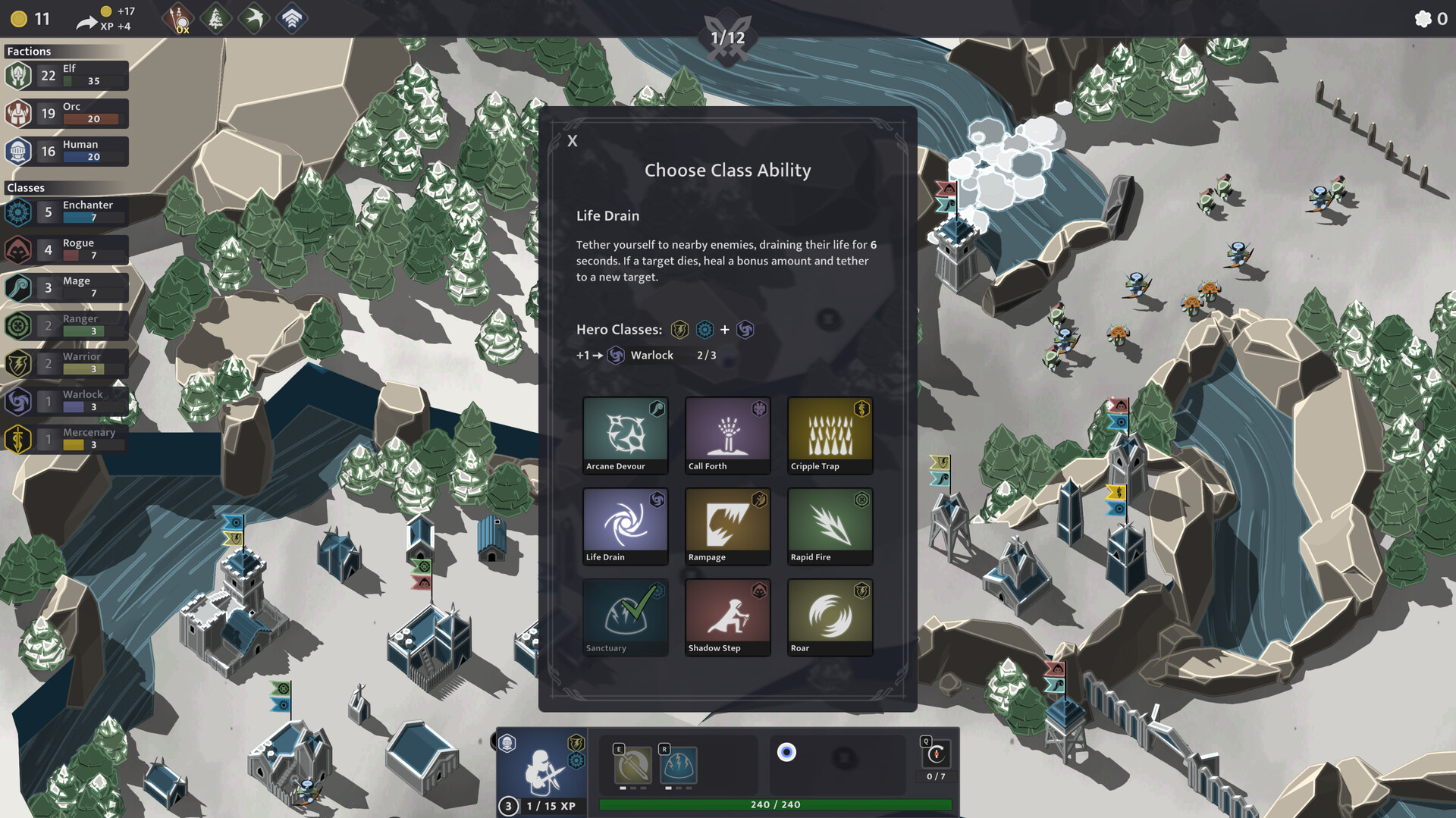Viewport: 1456px width, 818px height.
Task: Select the Cripple Trap ability
Action: pos(829,432)
